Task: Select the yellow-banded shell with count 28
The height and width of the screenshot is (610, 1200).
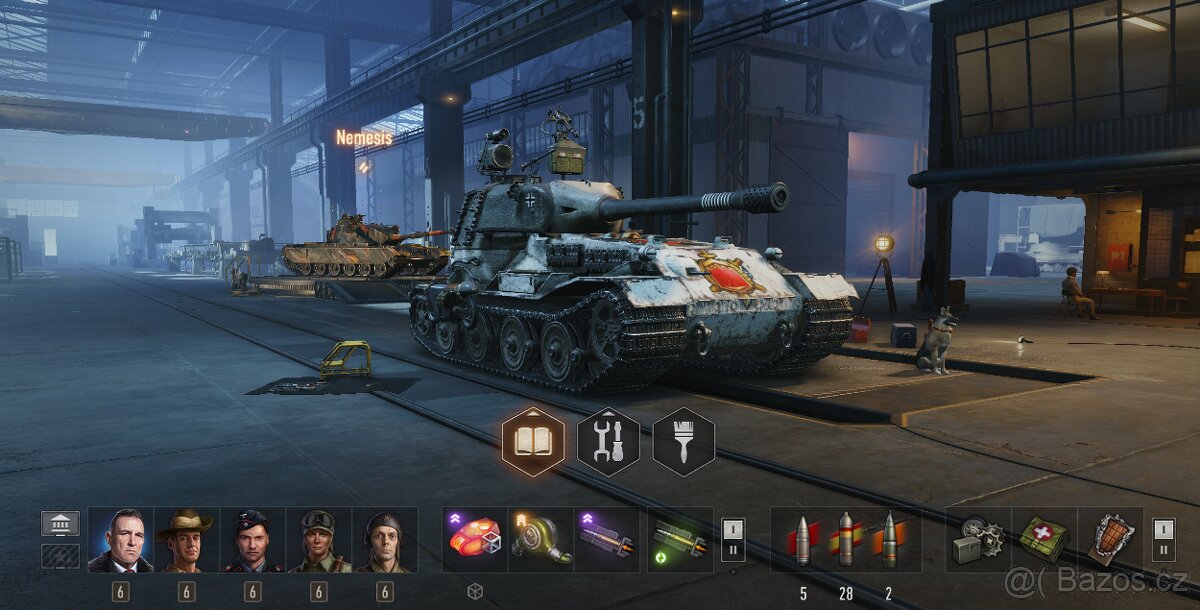Action: pos(846,540)
